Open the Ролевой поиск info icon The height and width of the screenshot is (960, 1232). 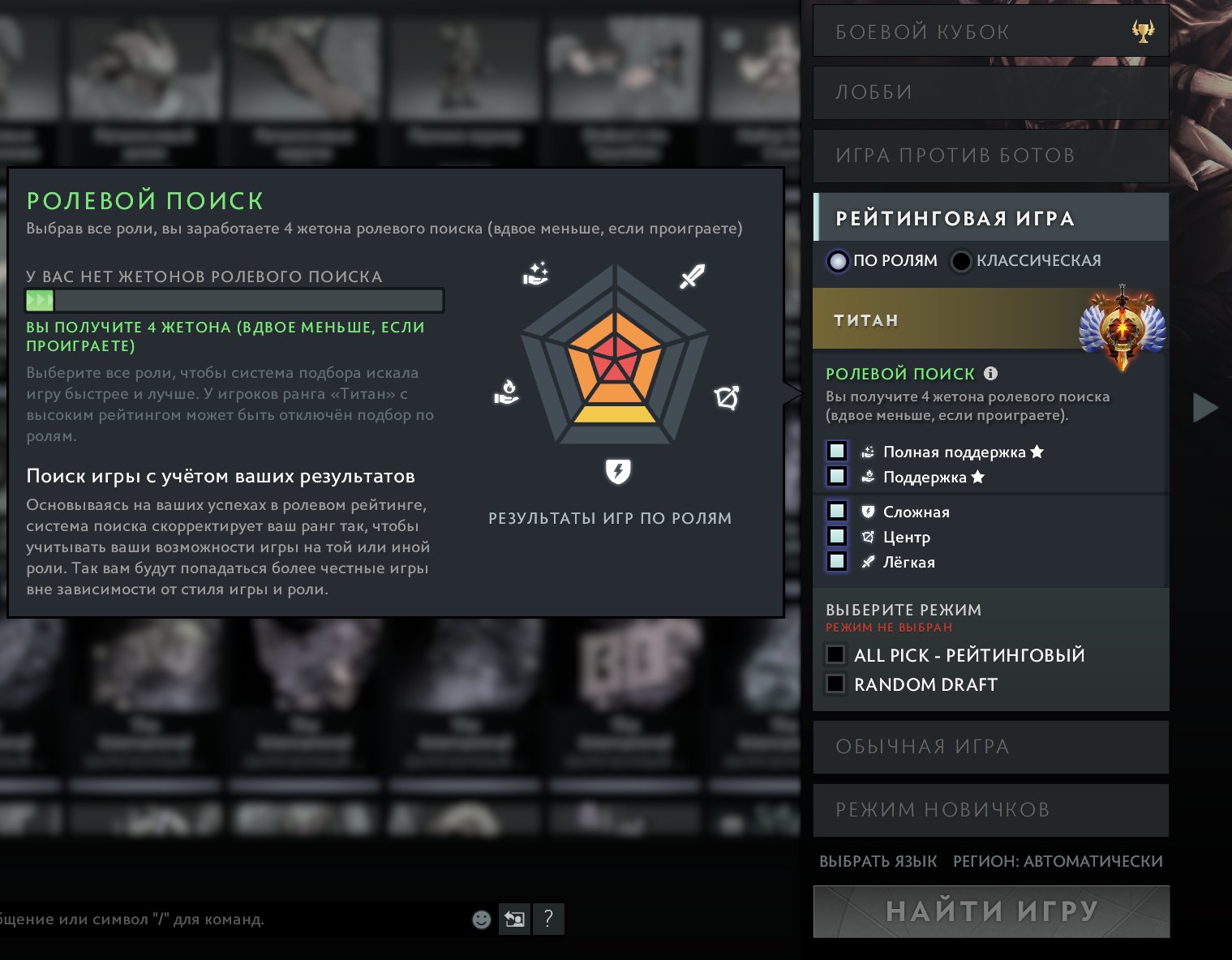[x=990, y=374]
